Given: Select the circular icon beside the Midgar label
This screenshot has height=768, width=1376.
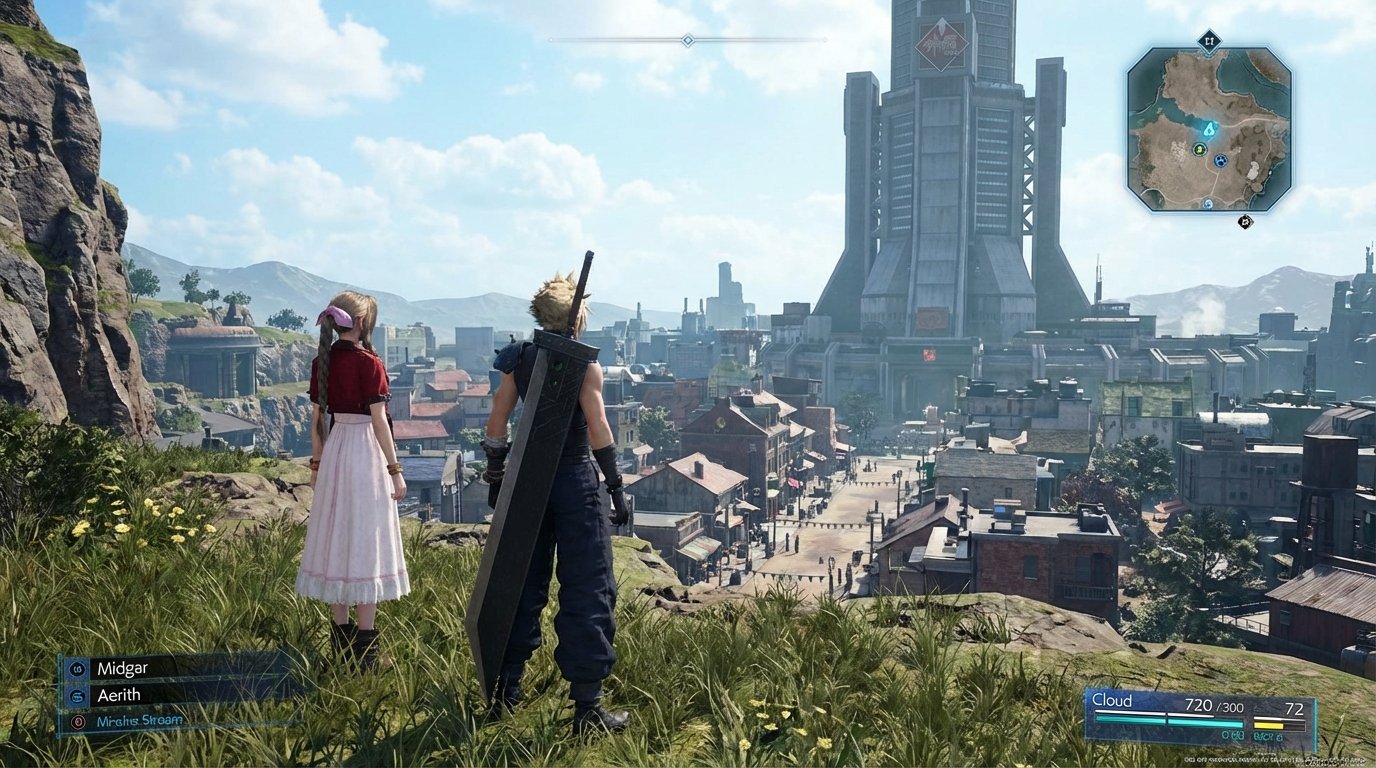Looking at the screenshot, I should (x=77, y=668).
